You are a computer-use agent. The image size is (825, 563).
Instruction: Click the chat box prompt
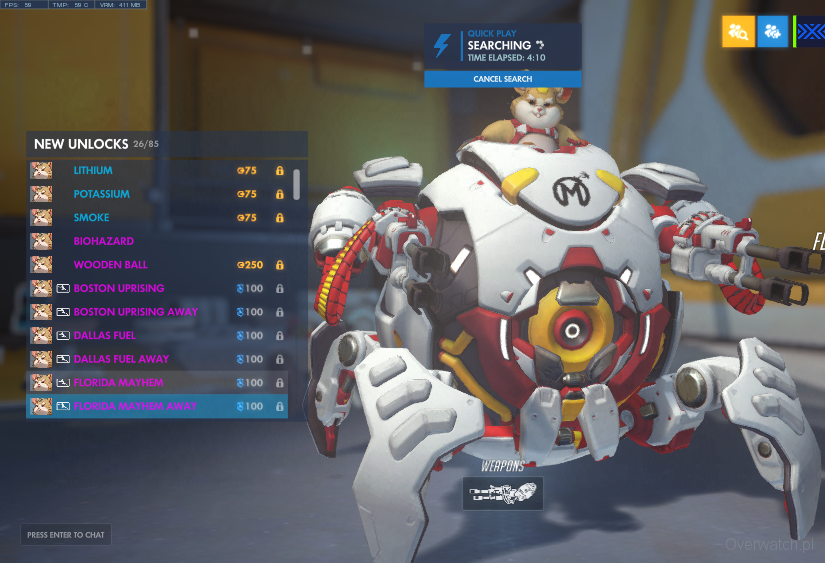tap(66, 535)
